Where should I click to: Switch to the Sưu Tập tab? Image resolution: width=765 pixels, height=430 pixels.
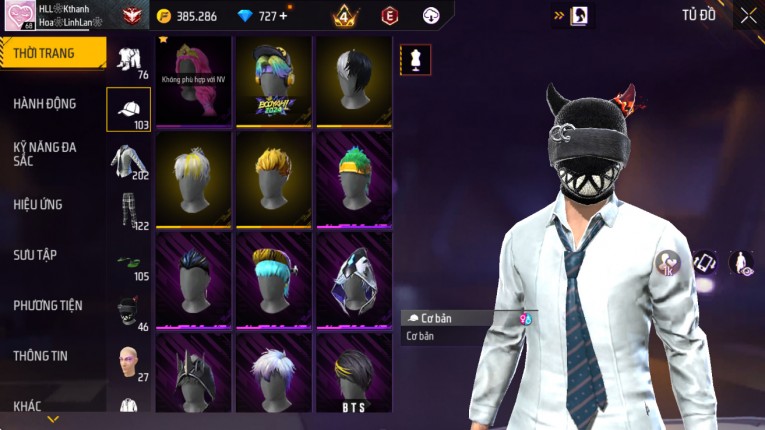point(35,255)
